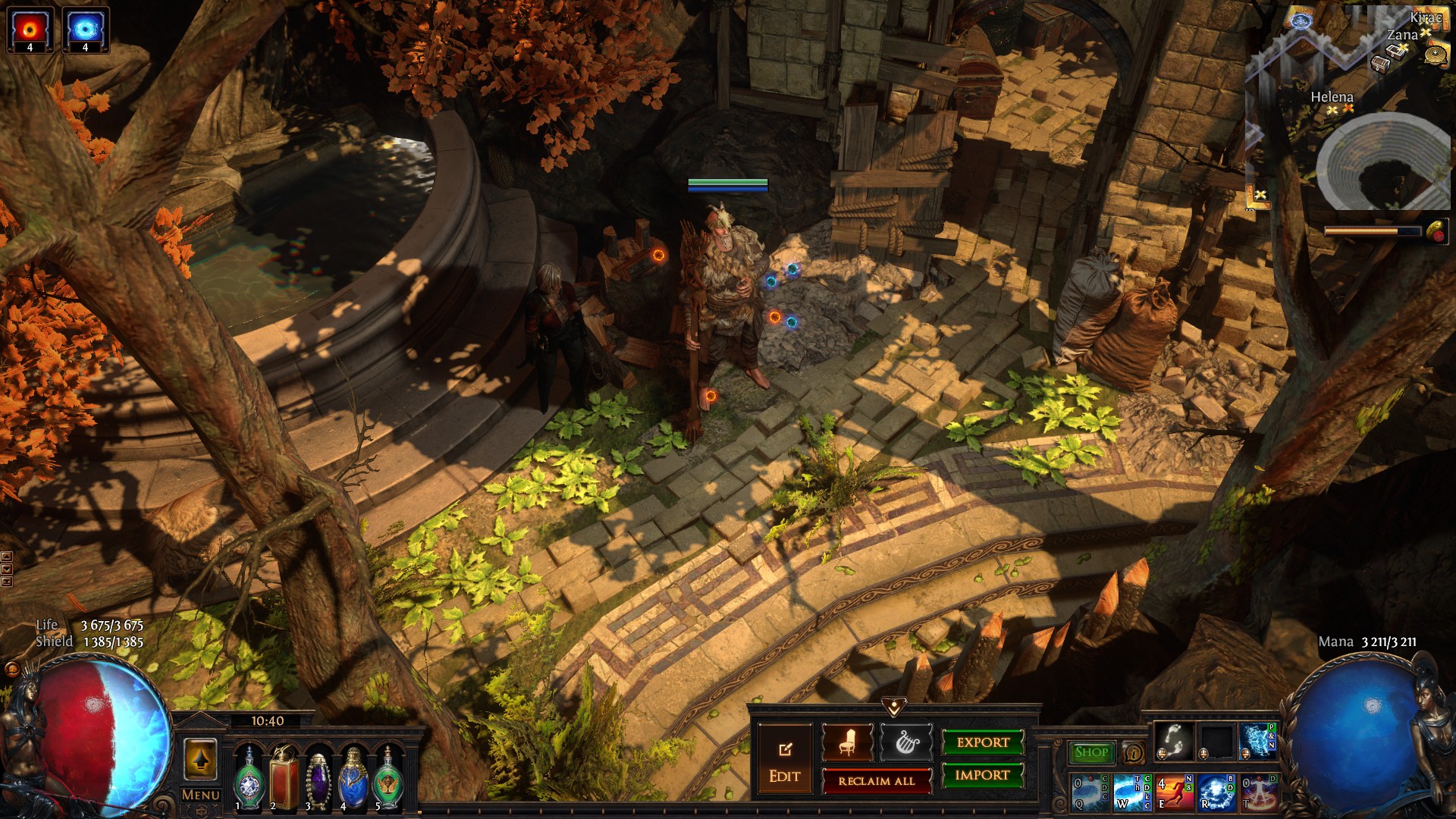Image resolution: width=1456 pixels, height=819 pixels.
Task: Use the green winged flask in slot 5
Action: 388,777
